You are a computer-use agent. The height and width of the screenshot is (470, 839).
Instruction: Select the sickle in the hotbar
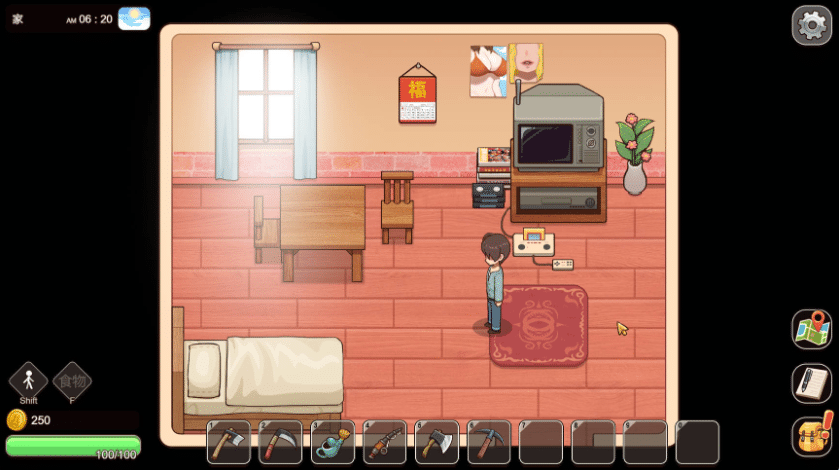(x=280, y=442)
